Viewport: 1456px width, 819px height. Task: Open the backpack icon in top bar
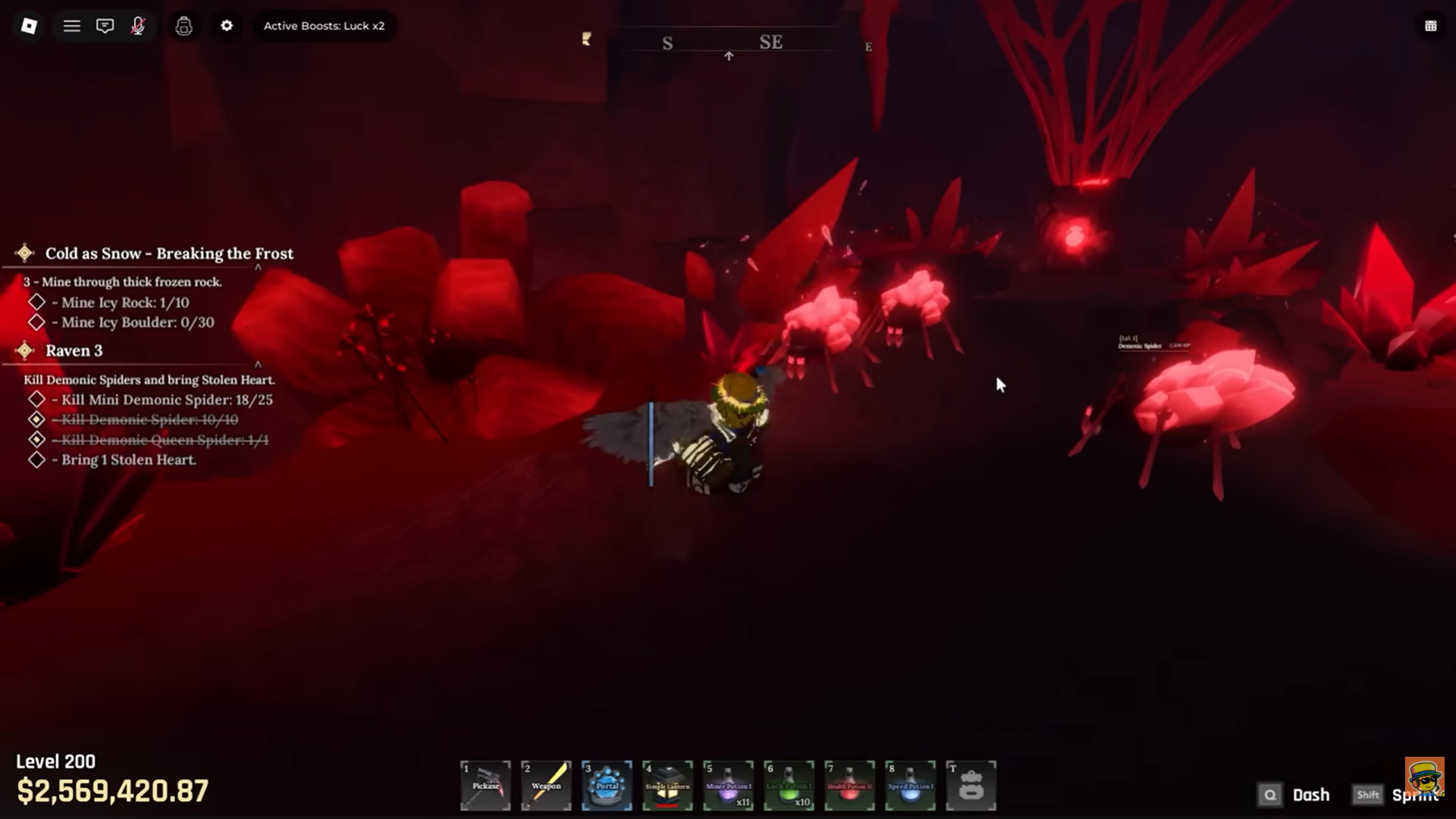(184, 26)
